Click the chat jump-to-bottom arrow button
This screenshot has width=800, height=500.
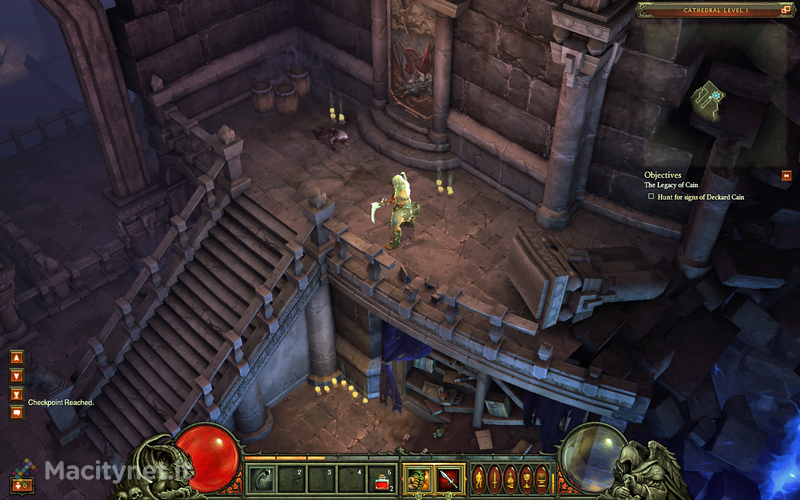16,393
